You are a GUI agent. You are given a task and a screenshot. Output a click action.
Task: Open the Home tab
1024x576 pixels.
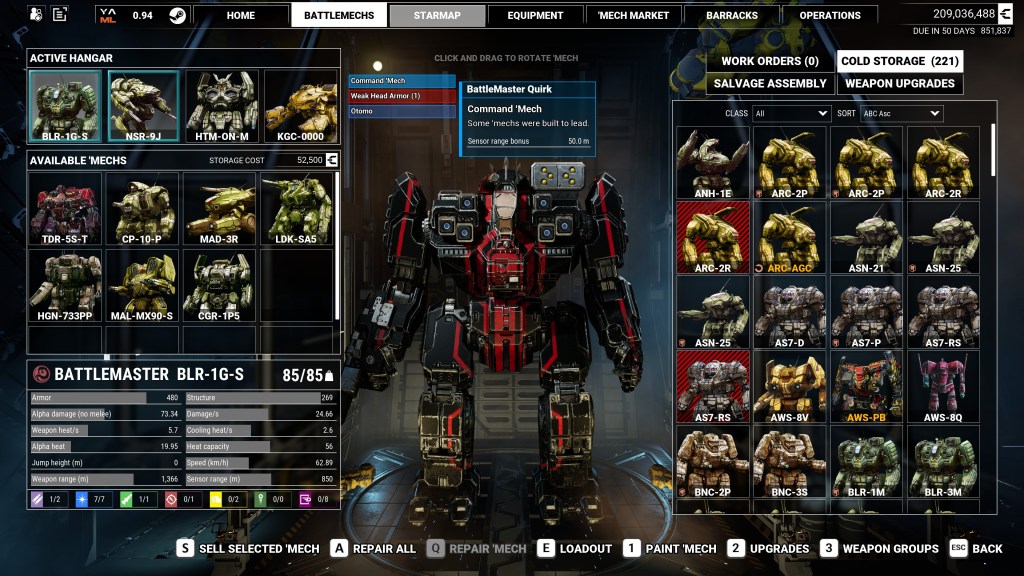click(x=241, y=15)
